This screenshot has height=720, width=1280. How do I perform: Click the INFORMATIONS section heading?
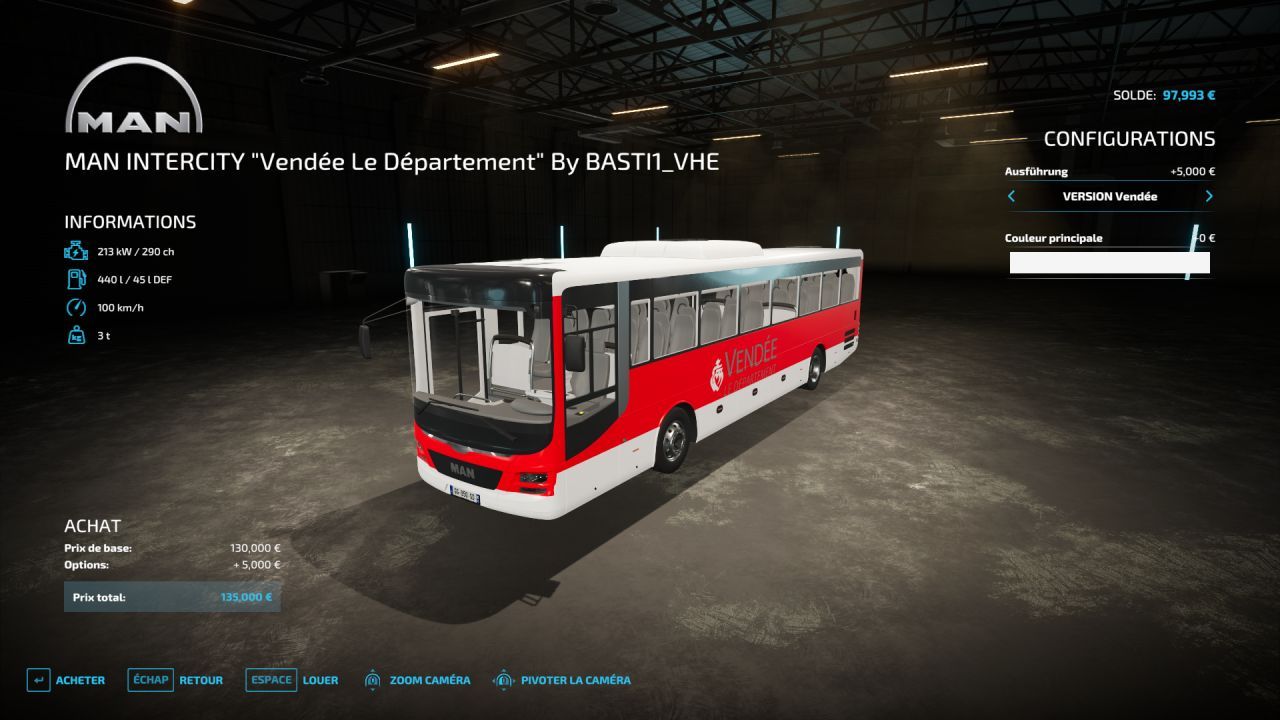coord(131,221)
